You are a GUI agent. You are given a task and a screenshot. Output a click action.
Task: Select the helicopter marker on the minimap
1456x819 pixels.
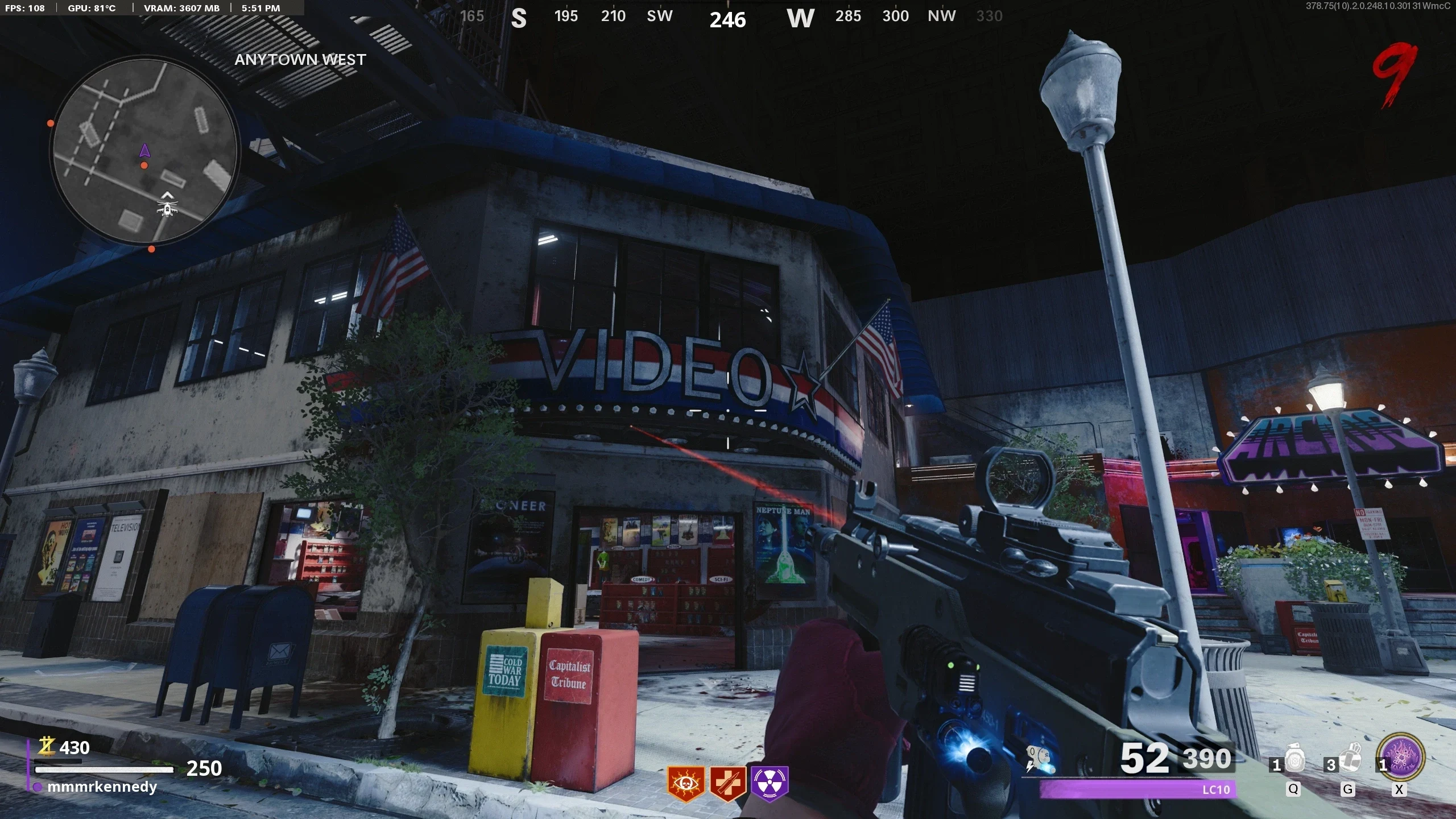coord(167,208)
